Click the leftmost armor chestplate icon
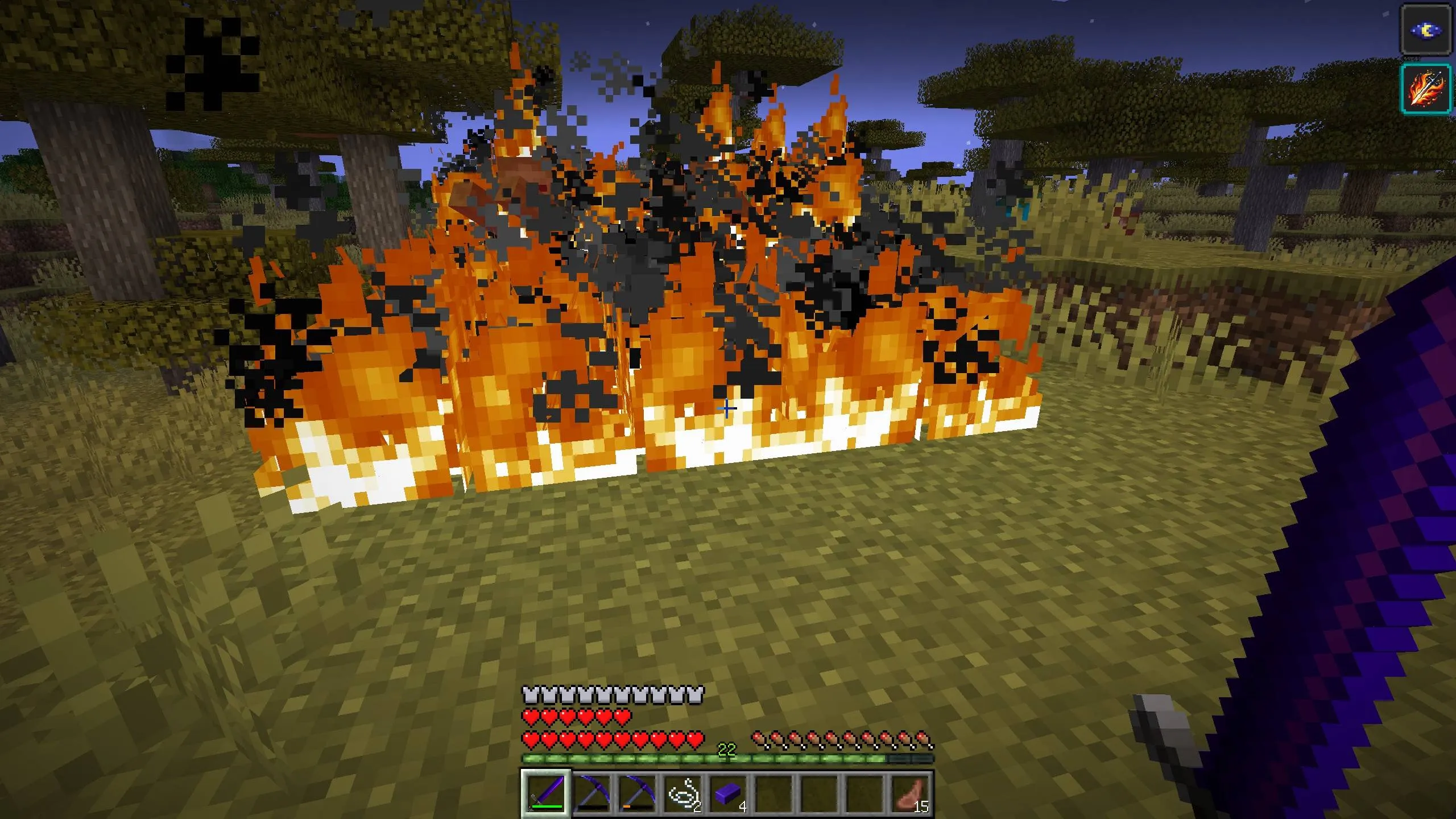 pos(530,694)
